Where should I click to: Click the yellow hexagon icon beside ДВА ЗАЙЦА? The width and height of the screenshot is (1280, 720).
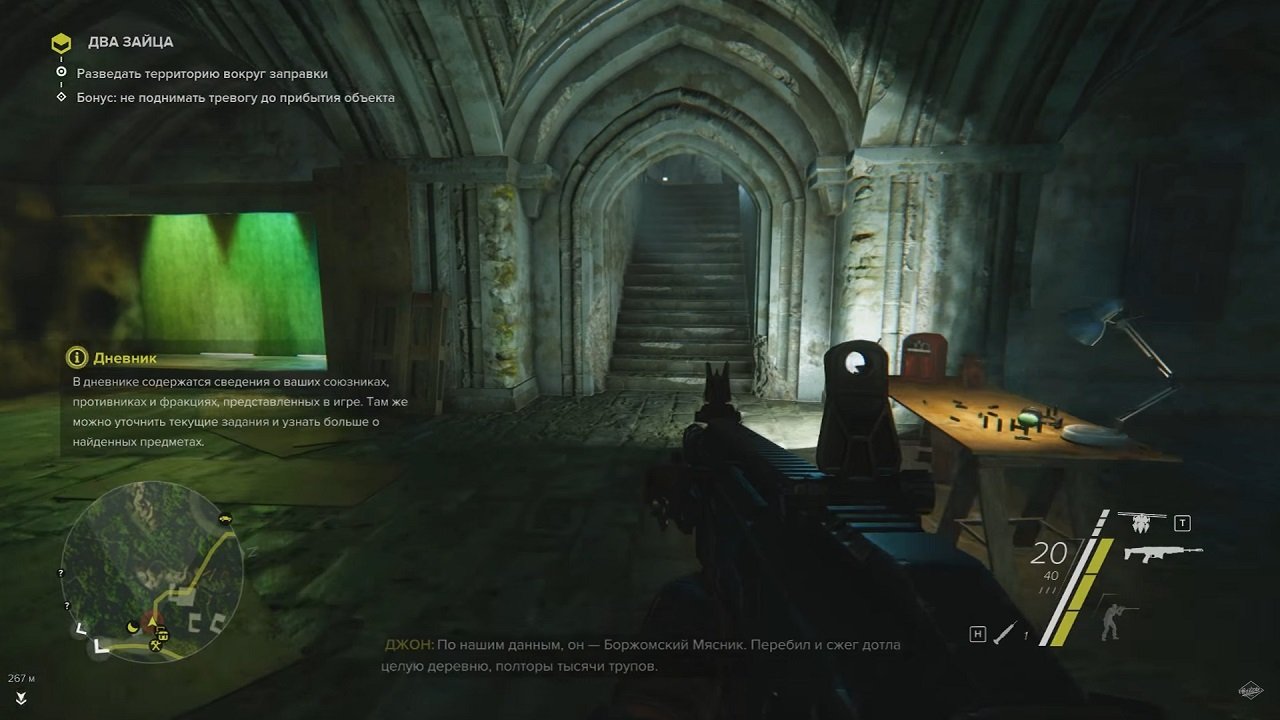pyautogui.click(x=62, y=42)
